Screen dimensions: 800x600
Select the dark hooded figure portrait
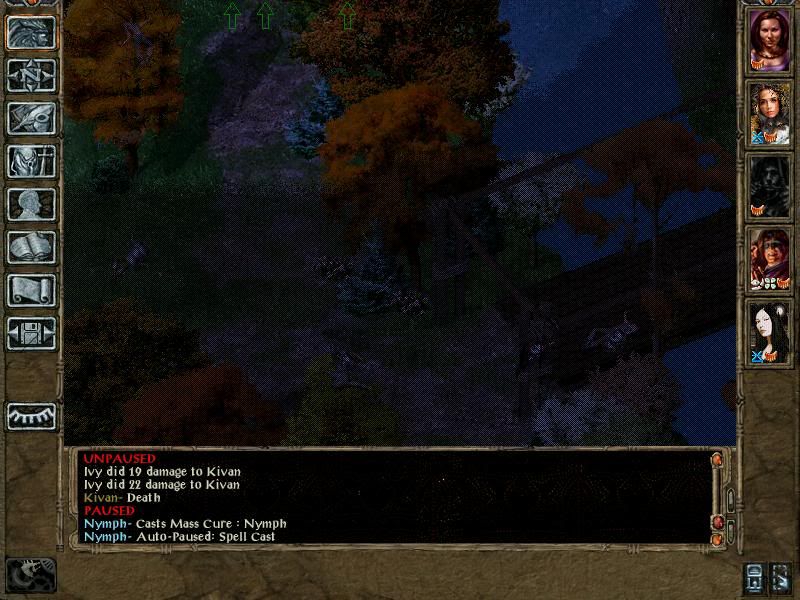click(770, 186)
